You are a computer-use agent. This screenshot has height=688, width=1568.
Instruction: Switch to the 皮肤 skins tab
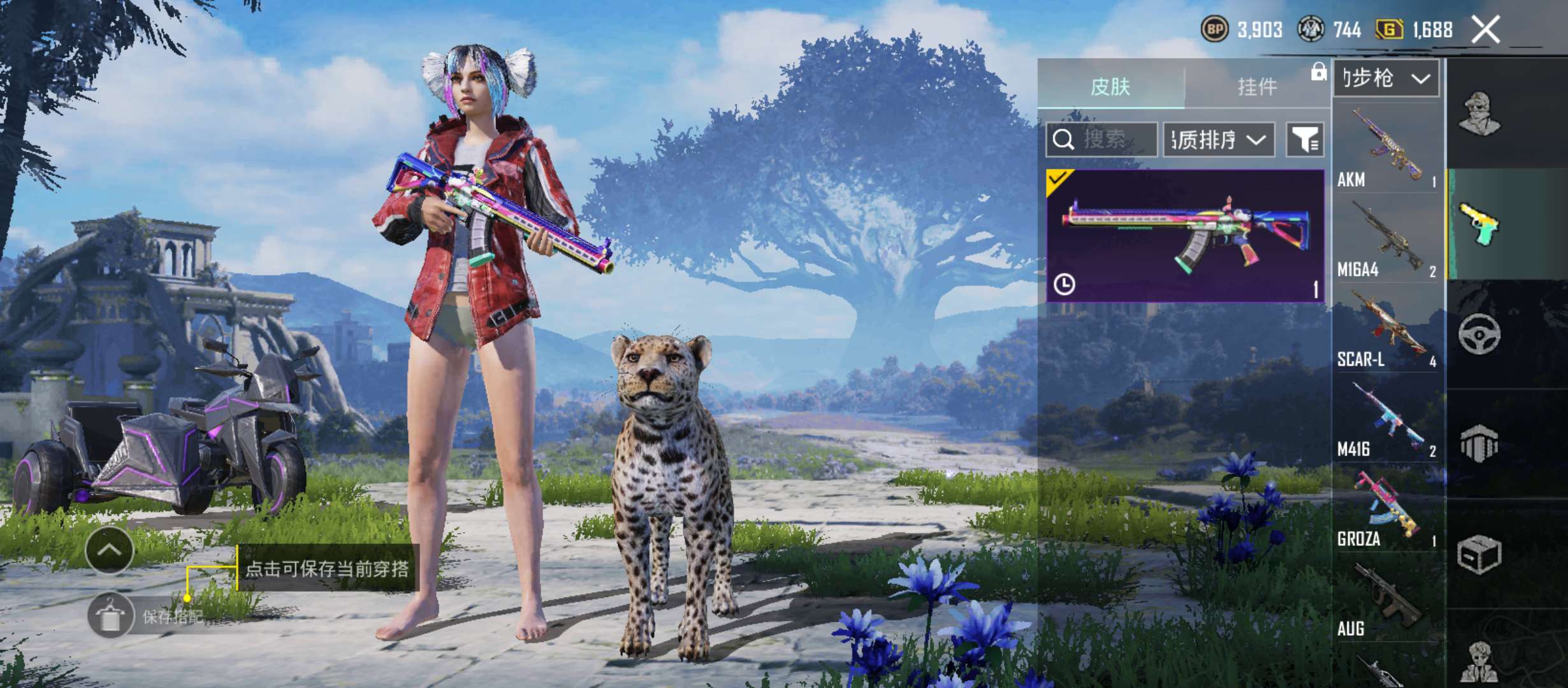tap(1110, 87)
